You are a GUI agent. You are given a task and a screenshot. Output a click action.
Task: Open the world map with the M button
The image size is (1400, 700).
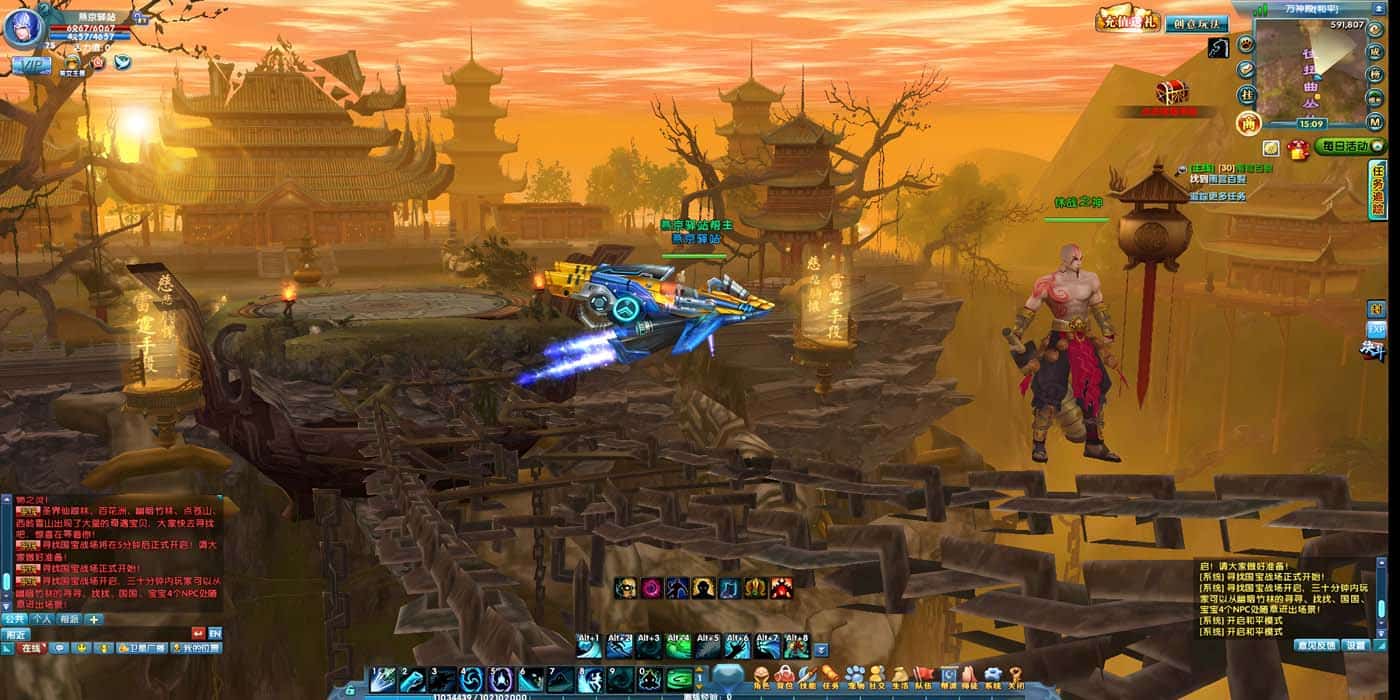coord(1376,122)
